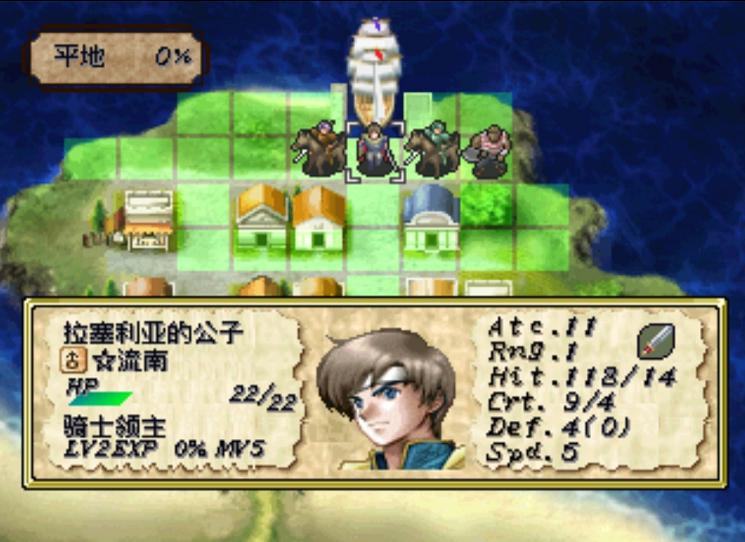This screenshot has width=745, height=542.
Task: Select the green-armored cavalier beside the lord
Action: click(x=431, y=150)
